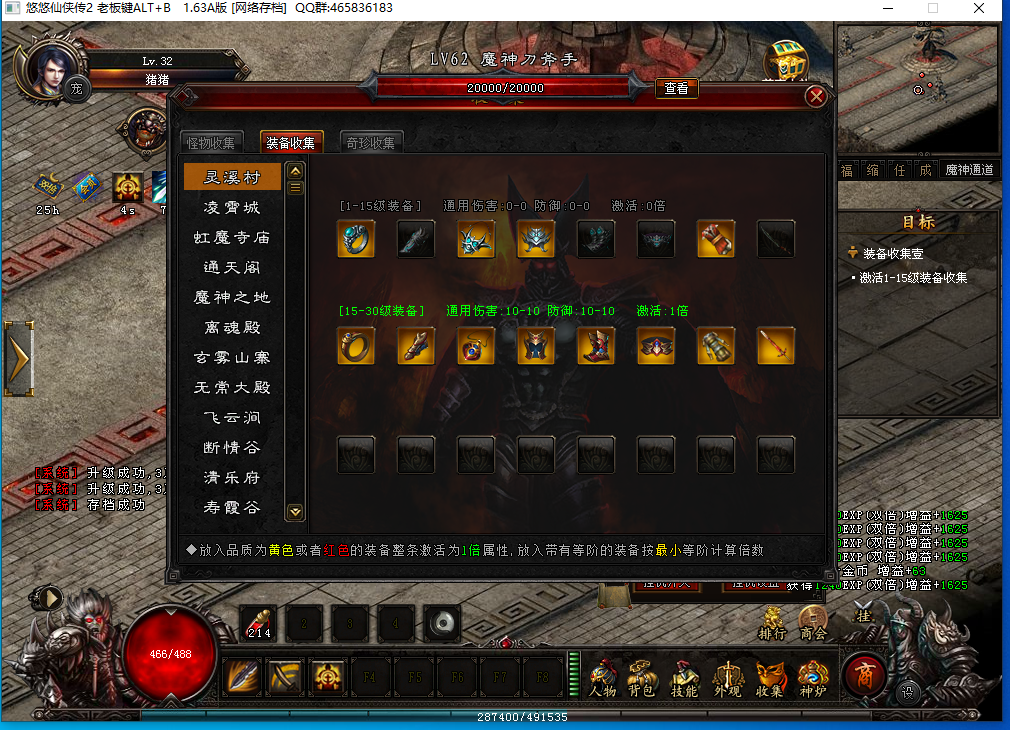The width and height of the screenshot is (1010, 730).
Task: Close the collection panel with the red X
Action: click(x=816, y=97)
